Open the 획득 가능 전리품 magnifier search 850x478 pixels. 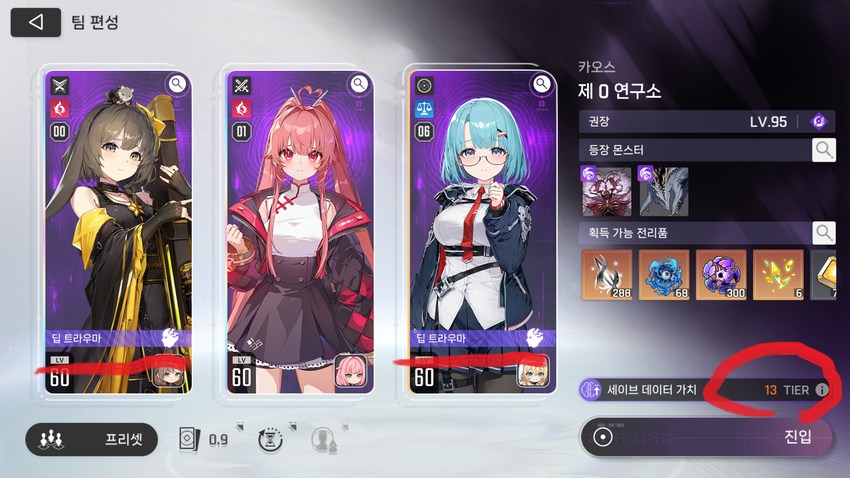point(823,233)
